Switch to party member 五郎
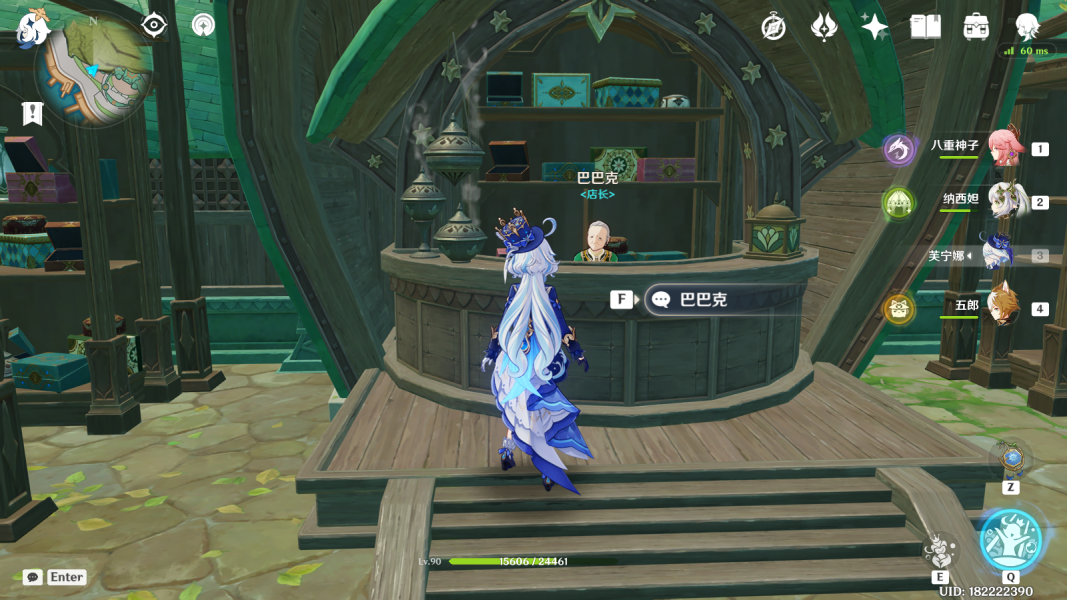This screenshot has height=600, width=1067. [x=1001, y=307]
